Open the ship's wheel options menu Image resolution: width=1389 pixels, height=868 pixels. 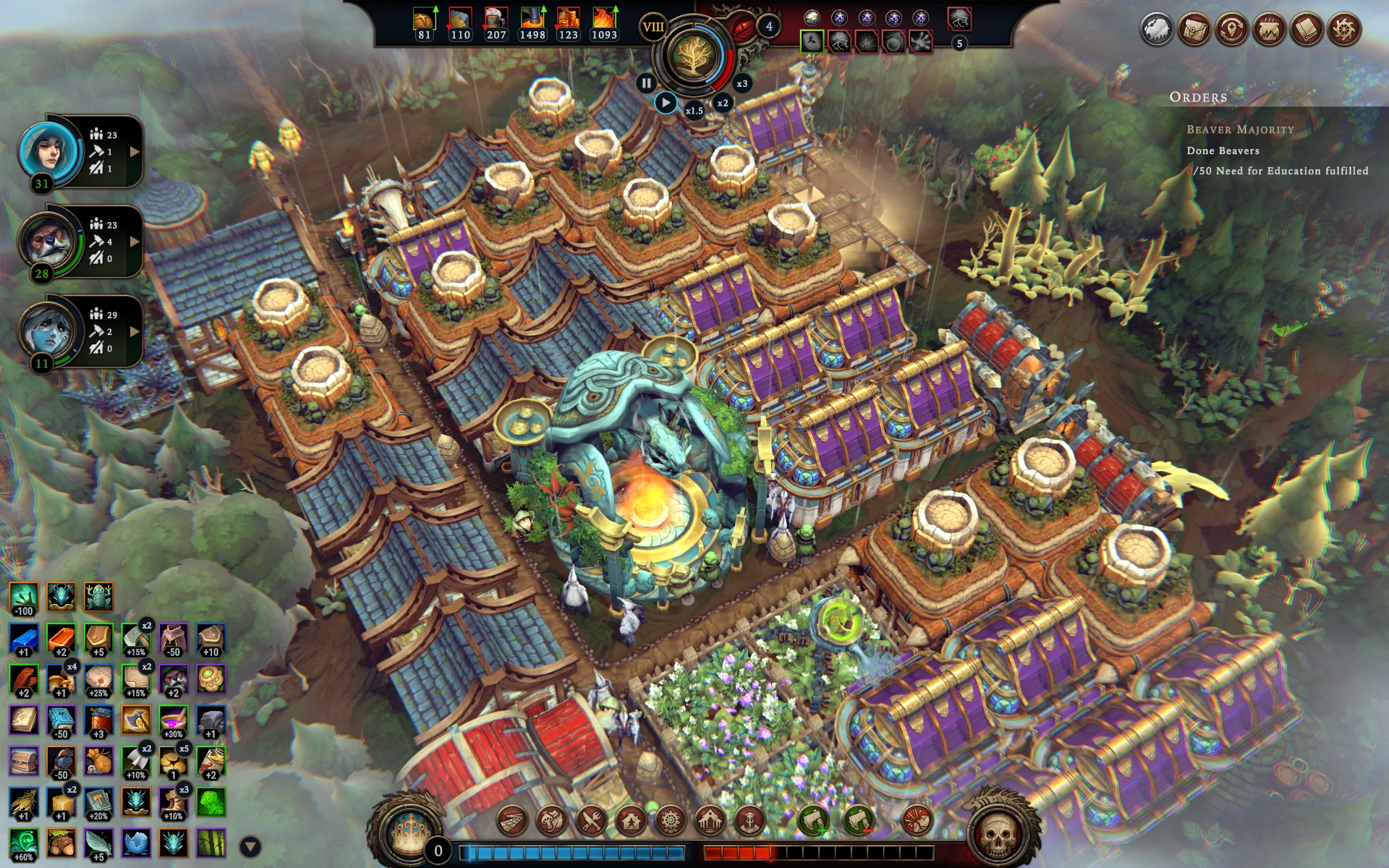[x=1344, y=30]
